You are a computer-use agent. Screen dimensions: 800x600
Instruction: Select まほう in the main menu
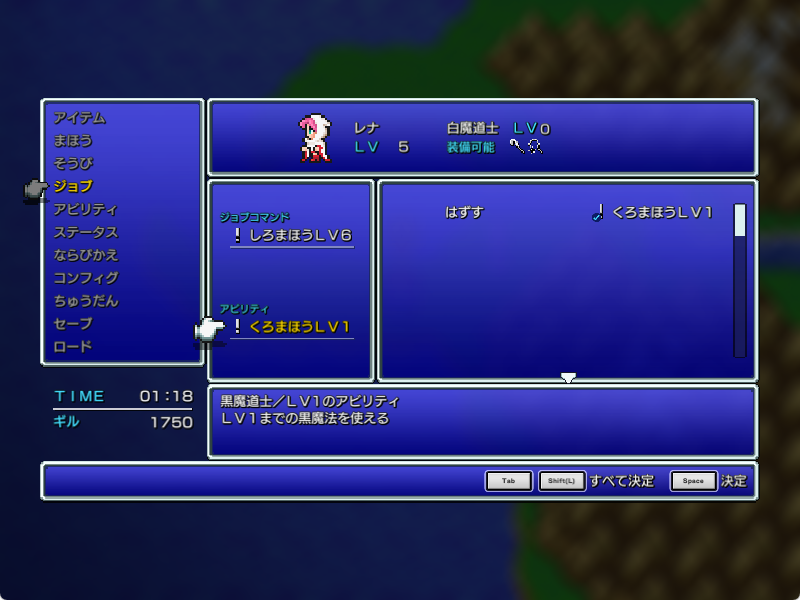tap(72, 141)
